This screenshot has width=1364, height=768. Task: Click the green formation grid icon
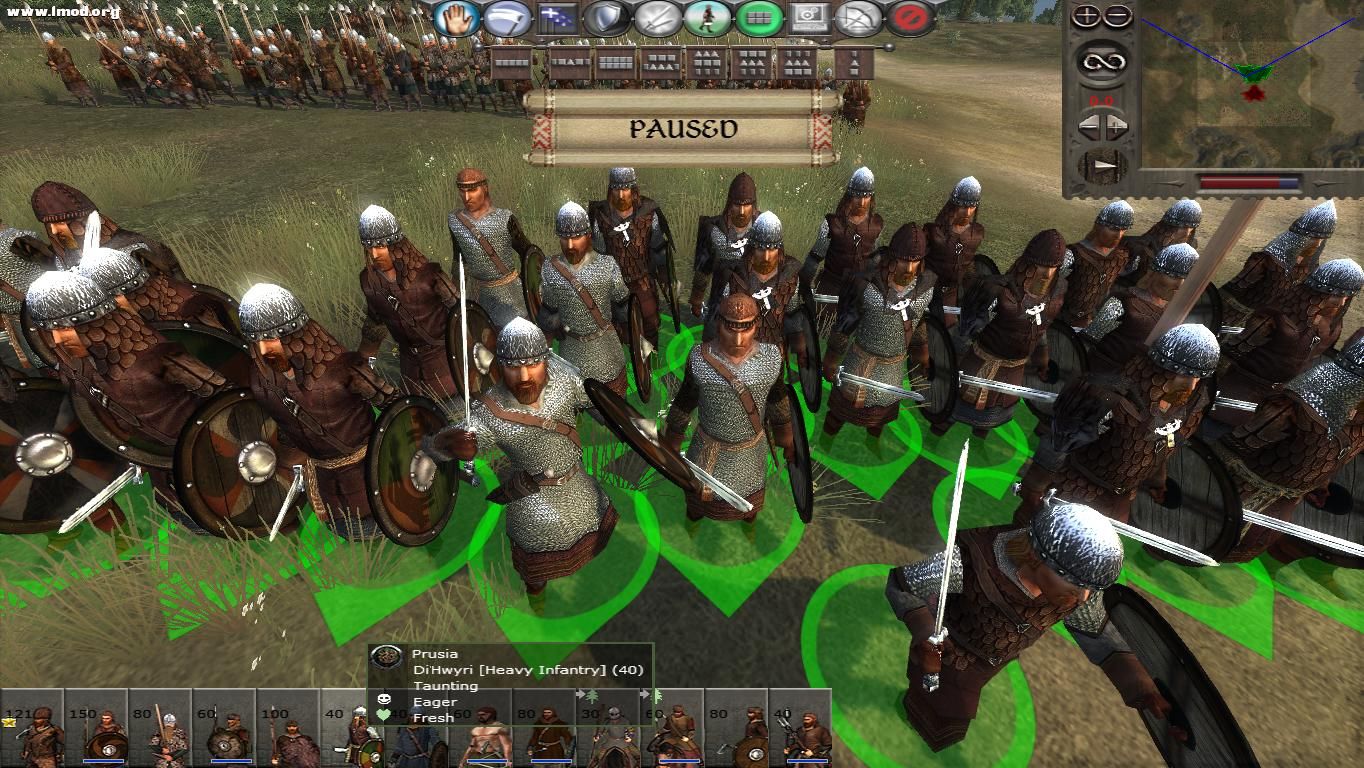pyautogui.click(x=757, y=17)
